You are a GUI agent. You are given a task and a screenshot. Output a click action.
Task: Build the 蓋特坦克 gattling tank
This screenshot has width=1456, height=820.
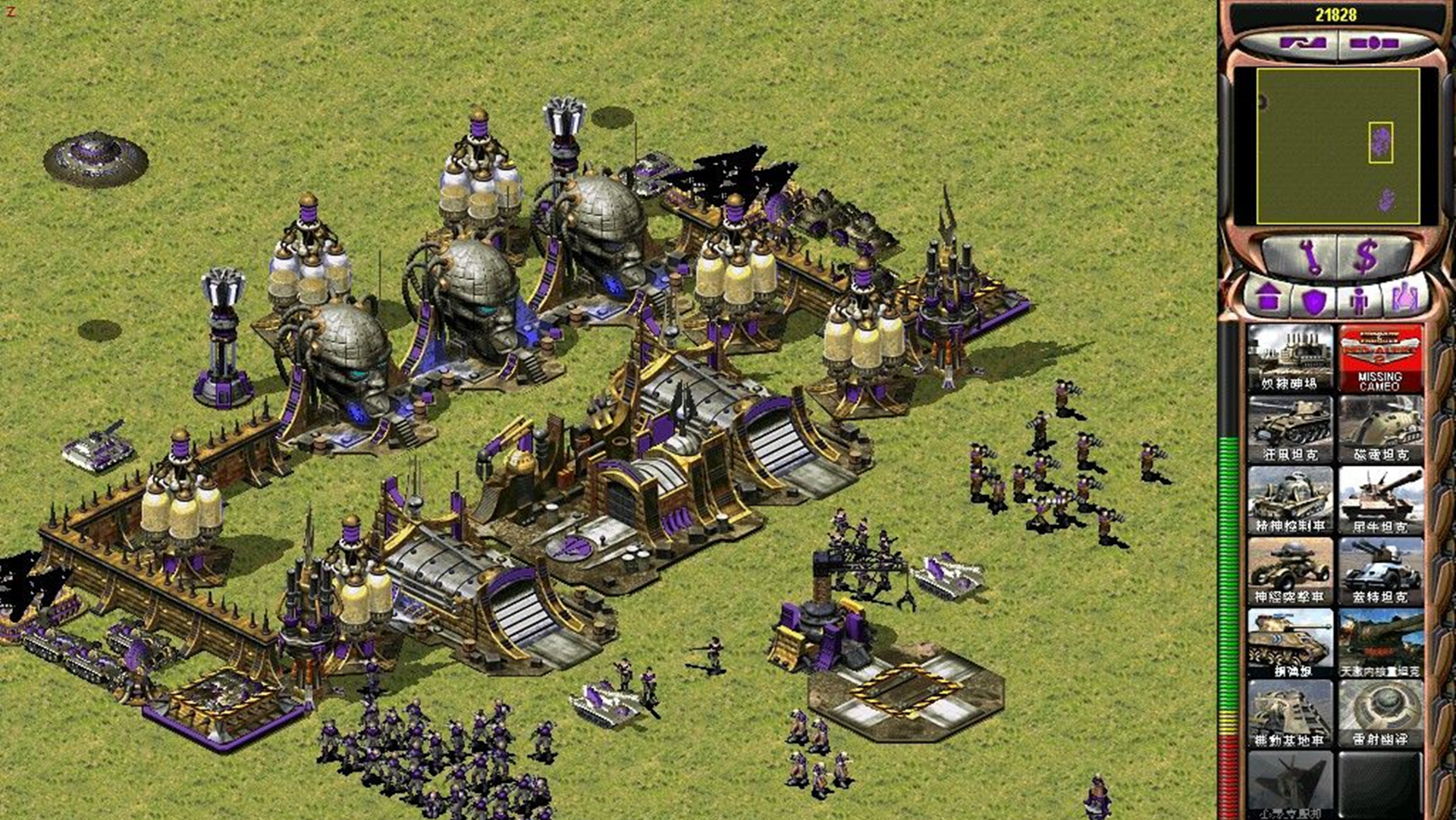[x=1380, y=572]
